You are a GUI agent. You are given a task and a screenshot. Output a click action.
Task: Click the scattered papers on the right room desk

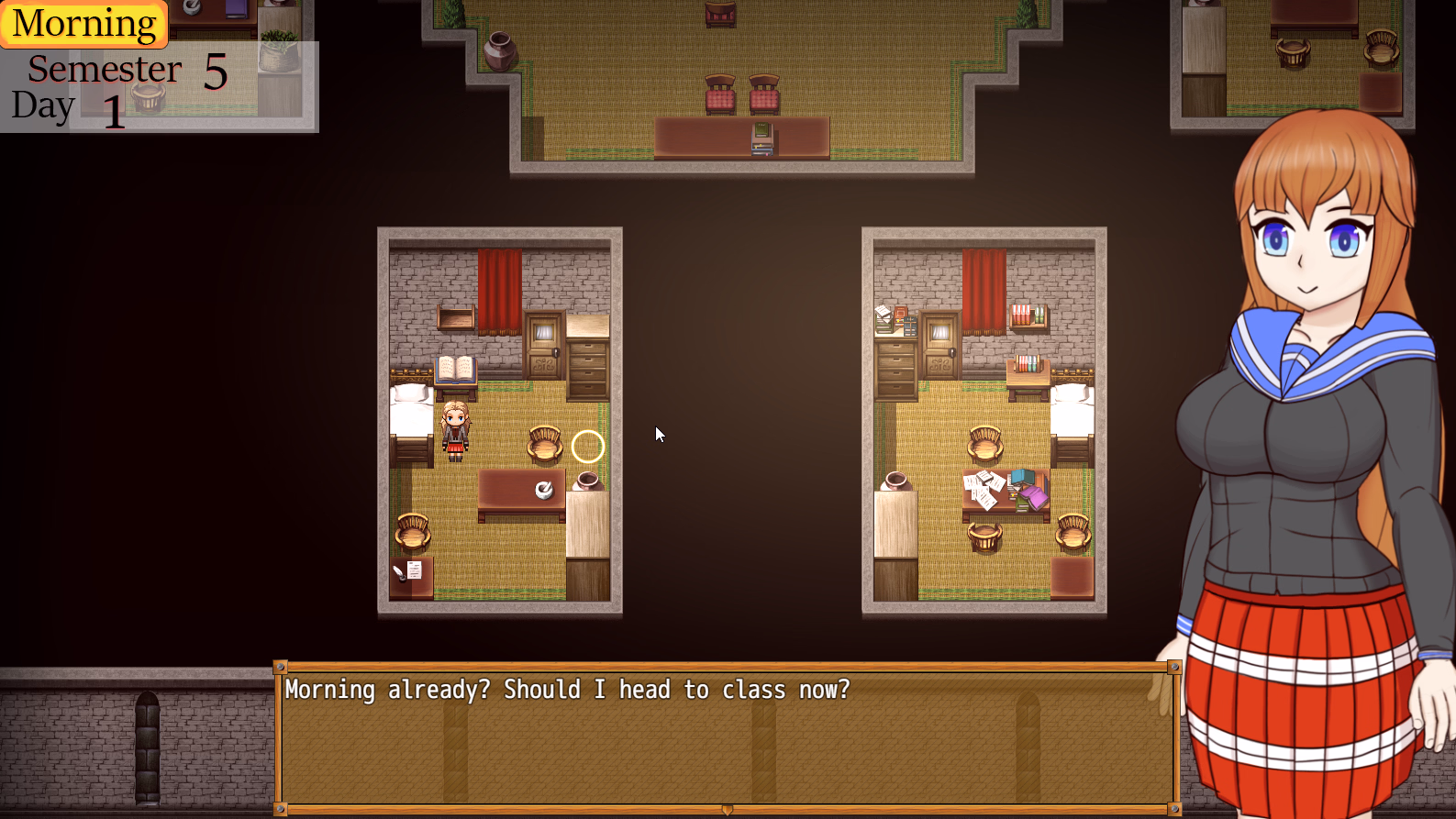tap(983, 483)
